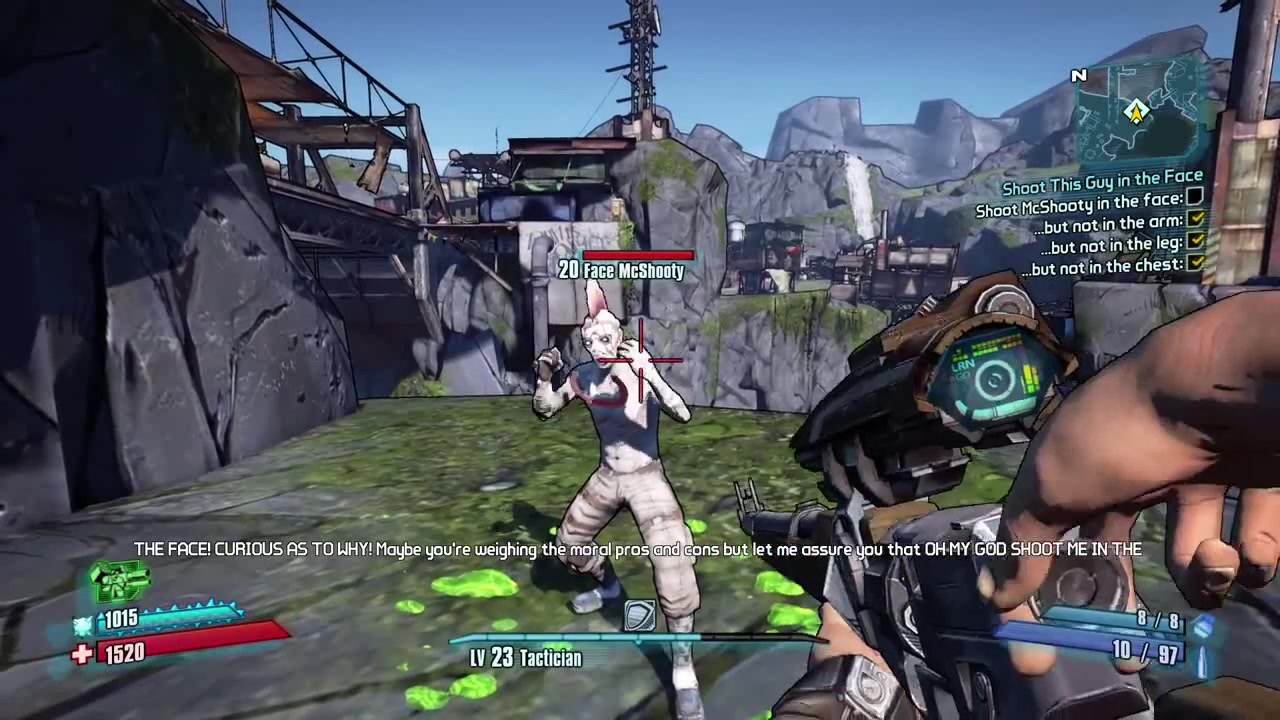Click the shield icon above the experience bar
Image resolution: width=1280 pixels, height=720 pixels.
(639, 616)
